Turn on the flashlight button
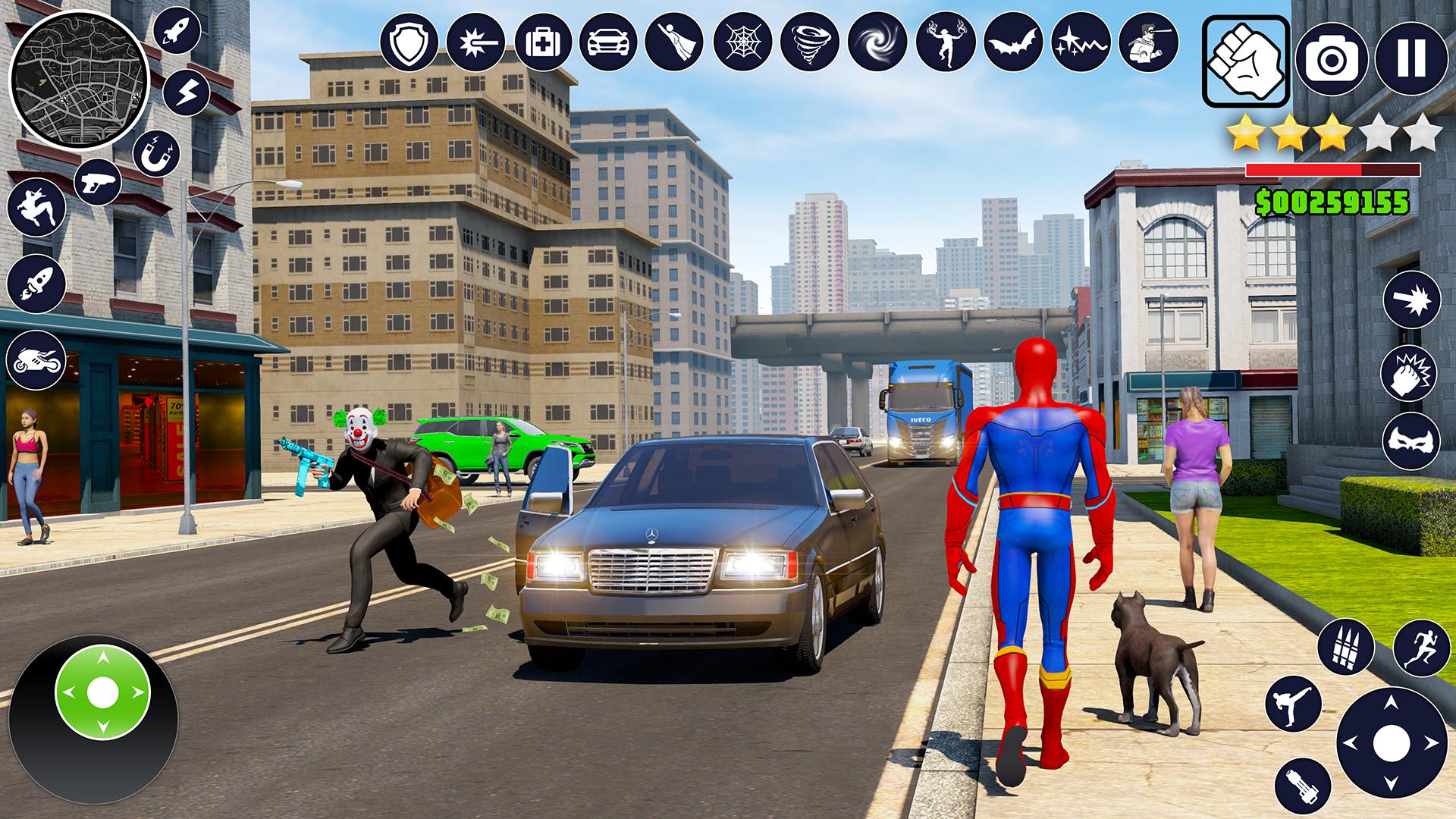Screen dimensions: 1456x819 click(x=1303, y=785)
